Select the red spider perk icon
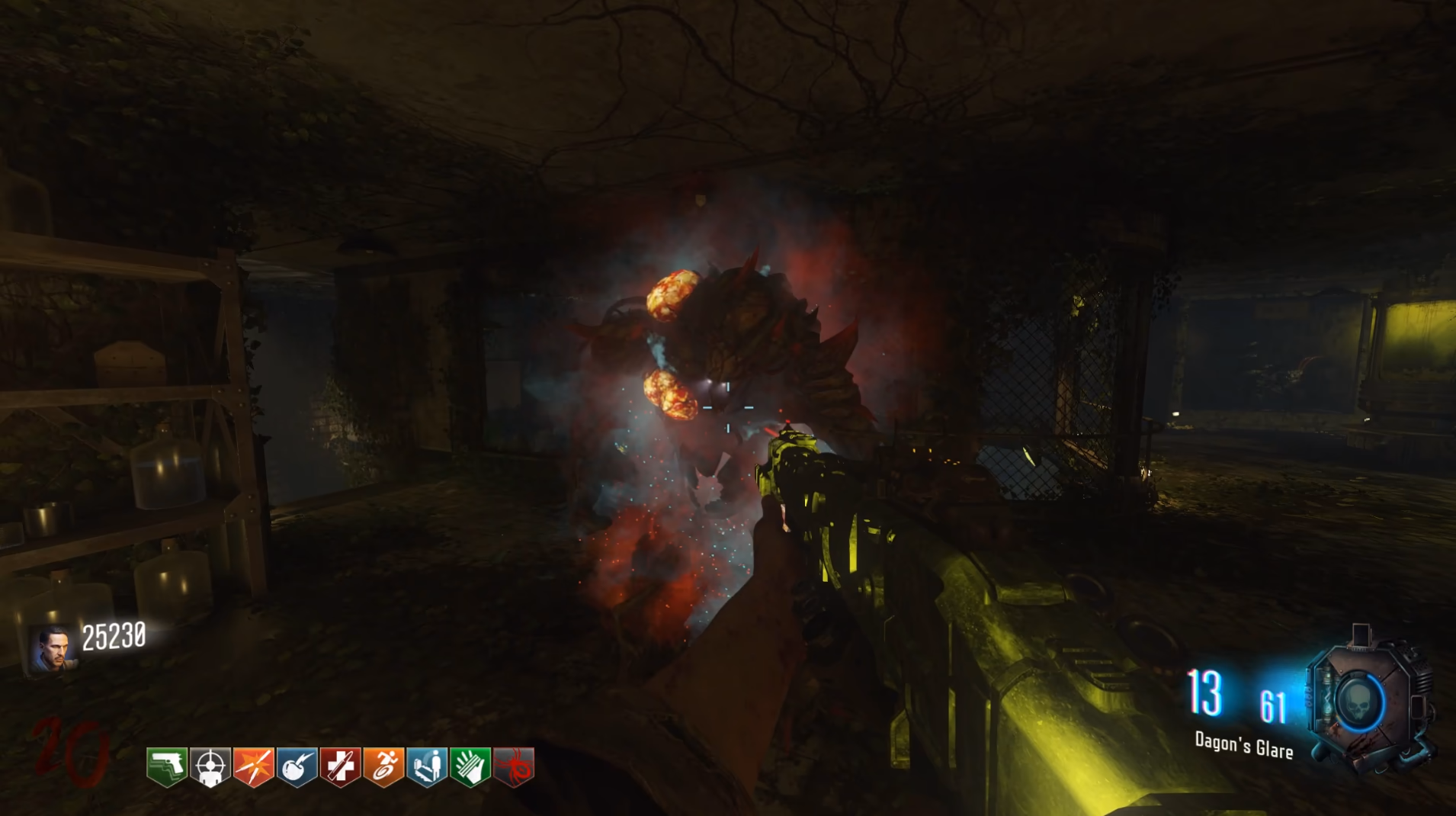The image size is (1456, 816). [x=514, y=766]
